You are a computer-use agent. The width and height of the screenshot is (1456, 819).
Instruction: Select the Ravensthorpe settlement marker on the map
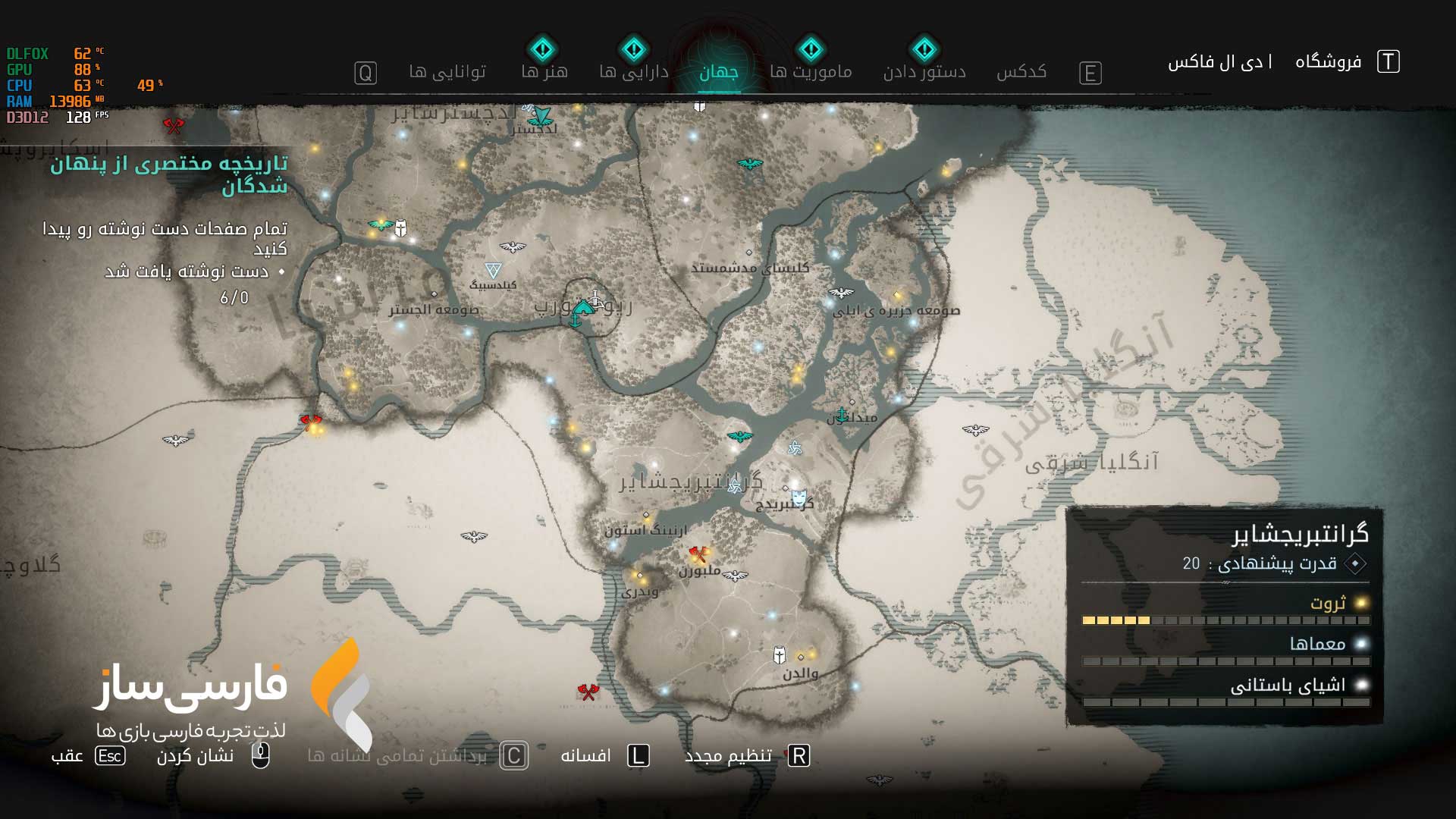click(x=582, y=309)
